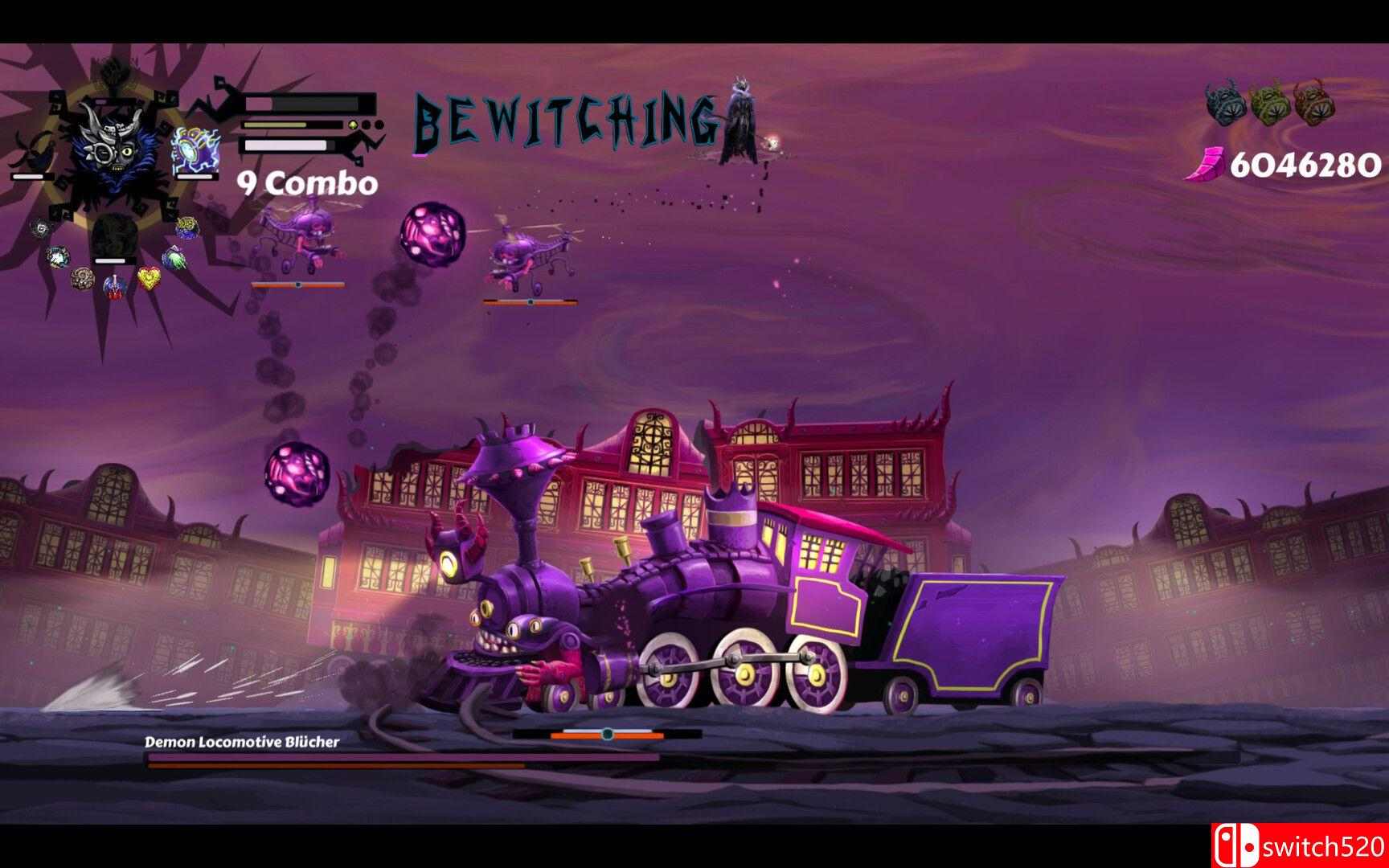This screenshot has width=1389, height=868.
Task: Click the score value 6046280
Action: point(1301,165)
